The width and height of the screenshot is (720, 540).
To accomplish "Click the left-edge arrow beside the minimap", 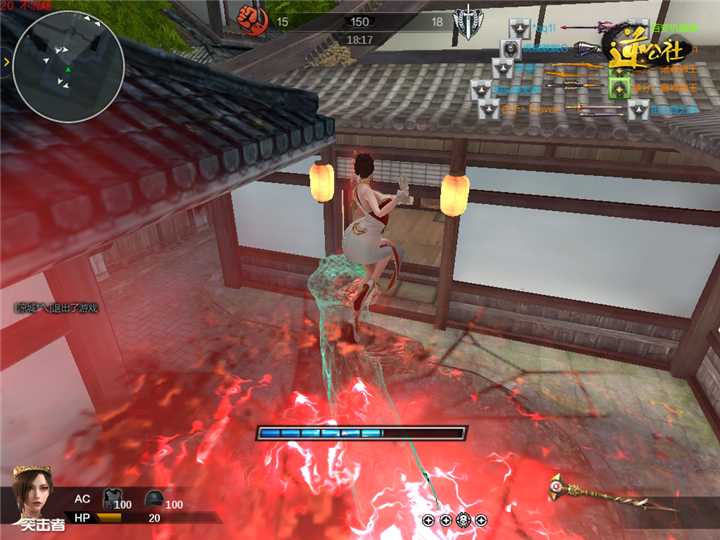I will (x=5, y=62).
